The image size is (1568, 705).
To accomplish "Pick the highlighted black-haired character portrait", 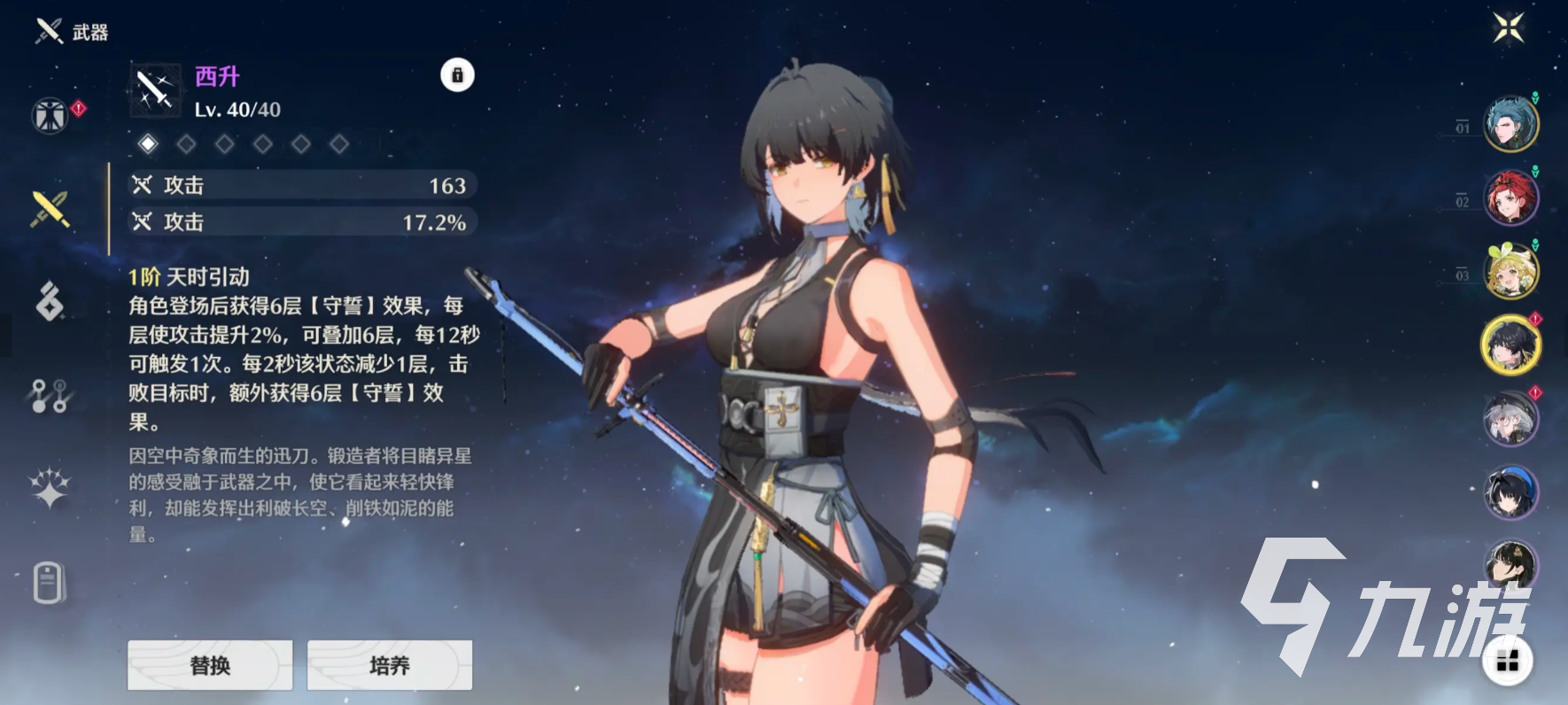I will pyautogui.click(x=1510, y=345).
